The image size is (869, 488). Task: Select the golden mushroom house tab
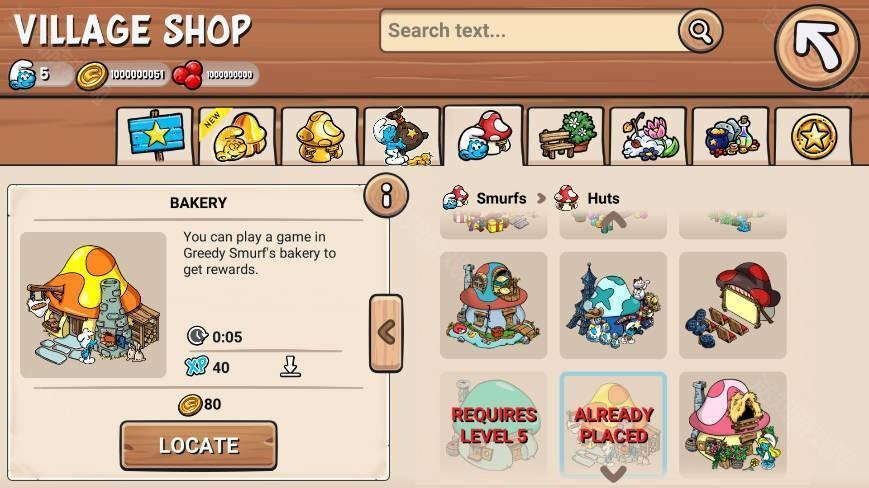click(x=319, y=136)
